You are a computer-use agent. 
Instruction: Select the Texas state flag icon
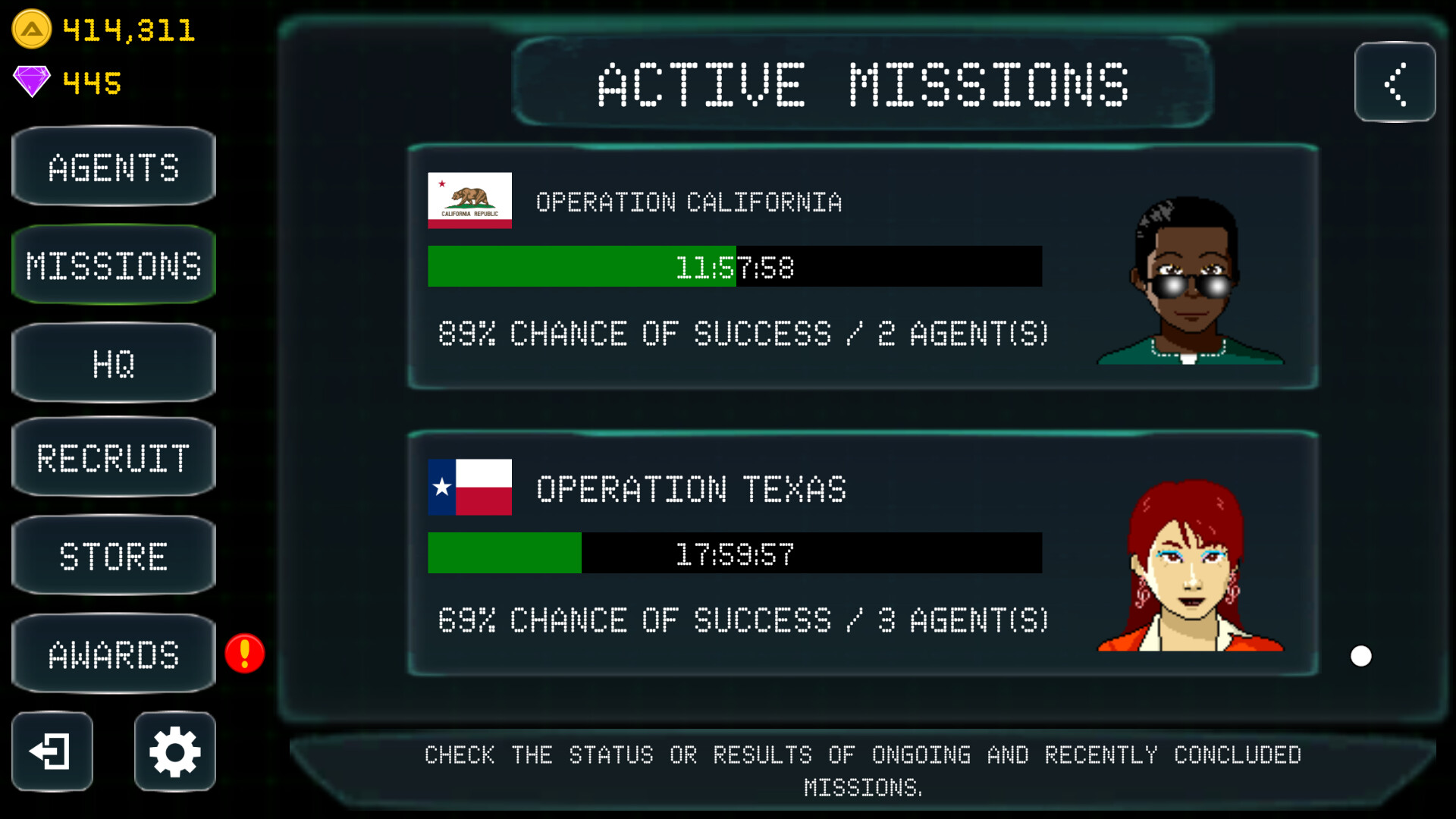[x=469, y=489]
